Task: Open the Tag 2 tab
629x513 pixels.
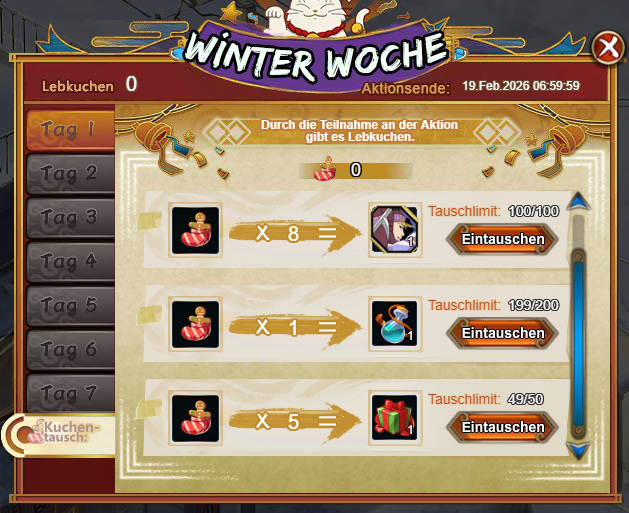Action: [68, 173]
